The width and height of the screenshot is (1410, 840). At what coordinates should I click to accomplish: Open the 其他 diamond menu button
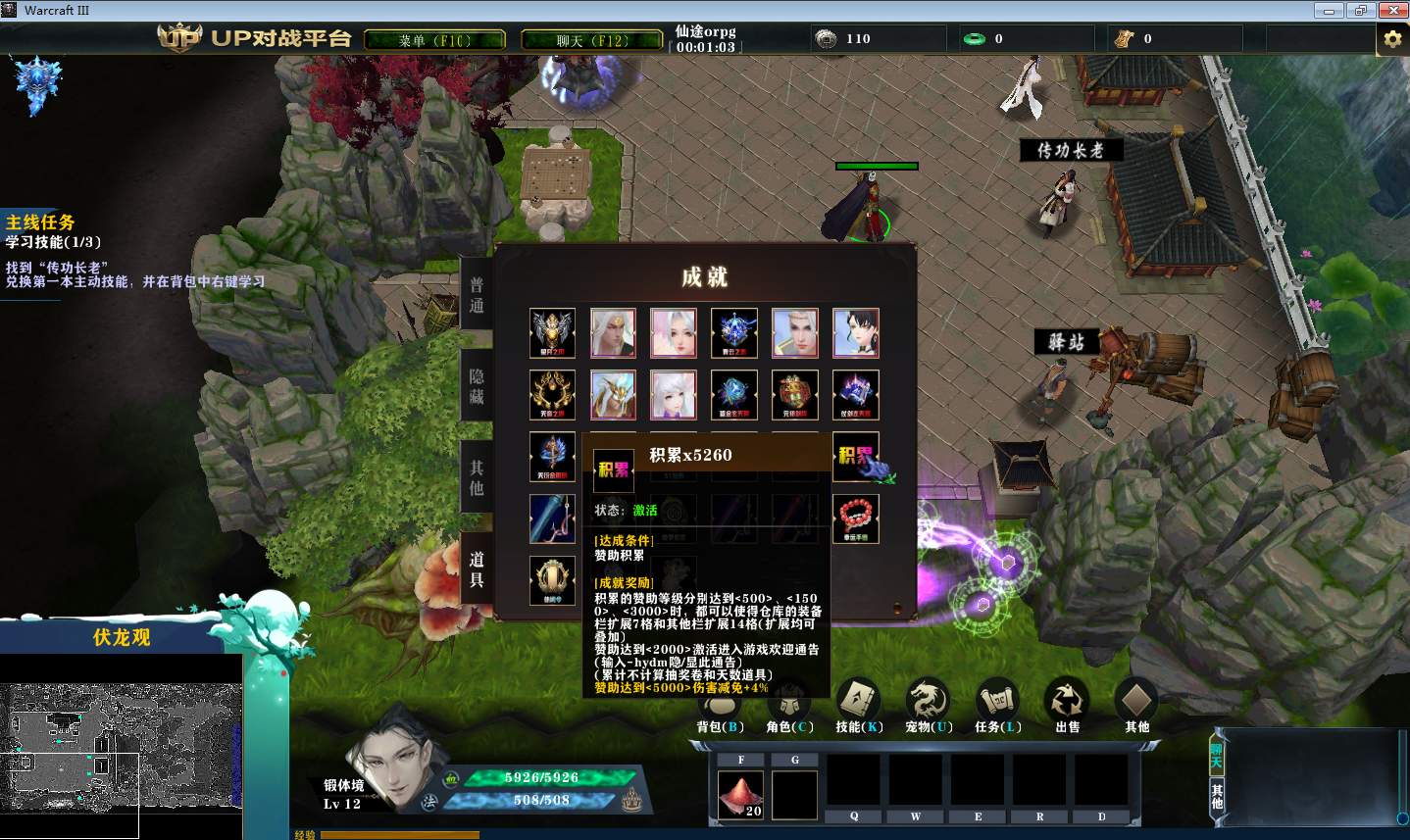pos(1136,706)
